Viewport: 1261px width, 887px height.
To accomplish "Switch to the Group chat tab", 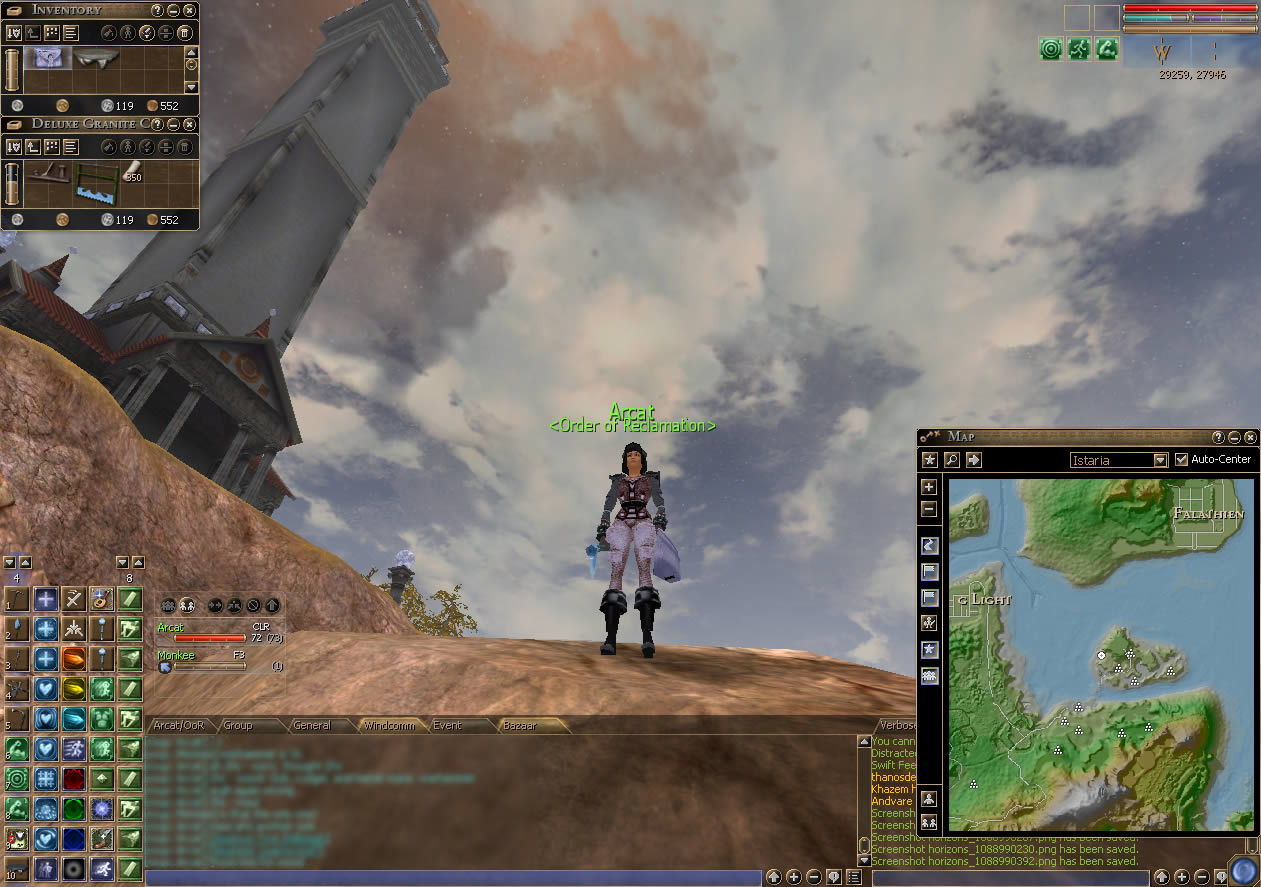I will (238, 725).
